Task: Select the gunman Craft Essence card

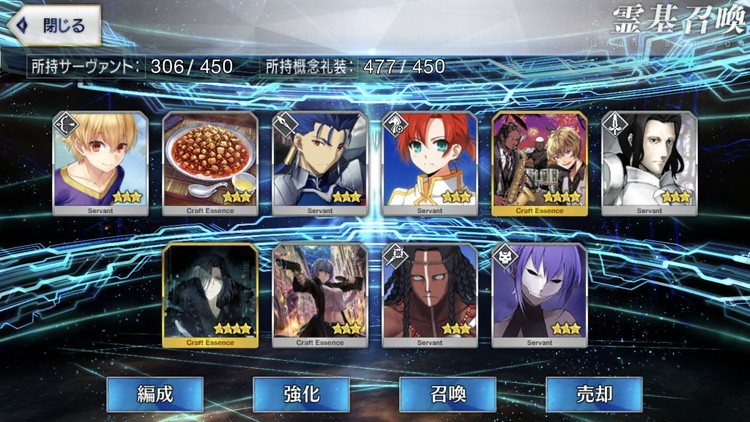Action: (320, 295)
